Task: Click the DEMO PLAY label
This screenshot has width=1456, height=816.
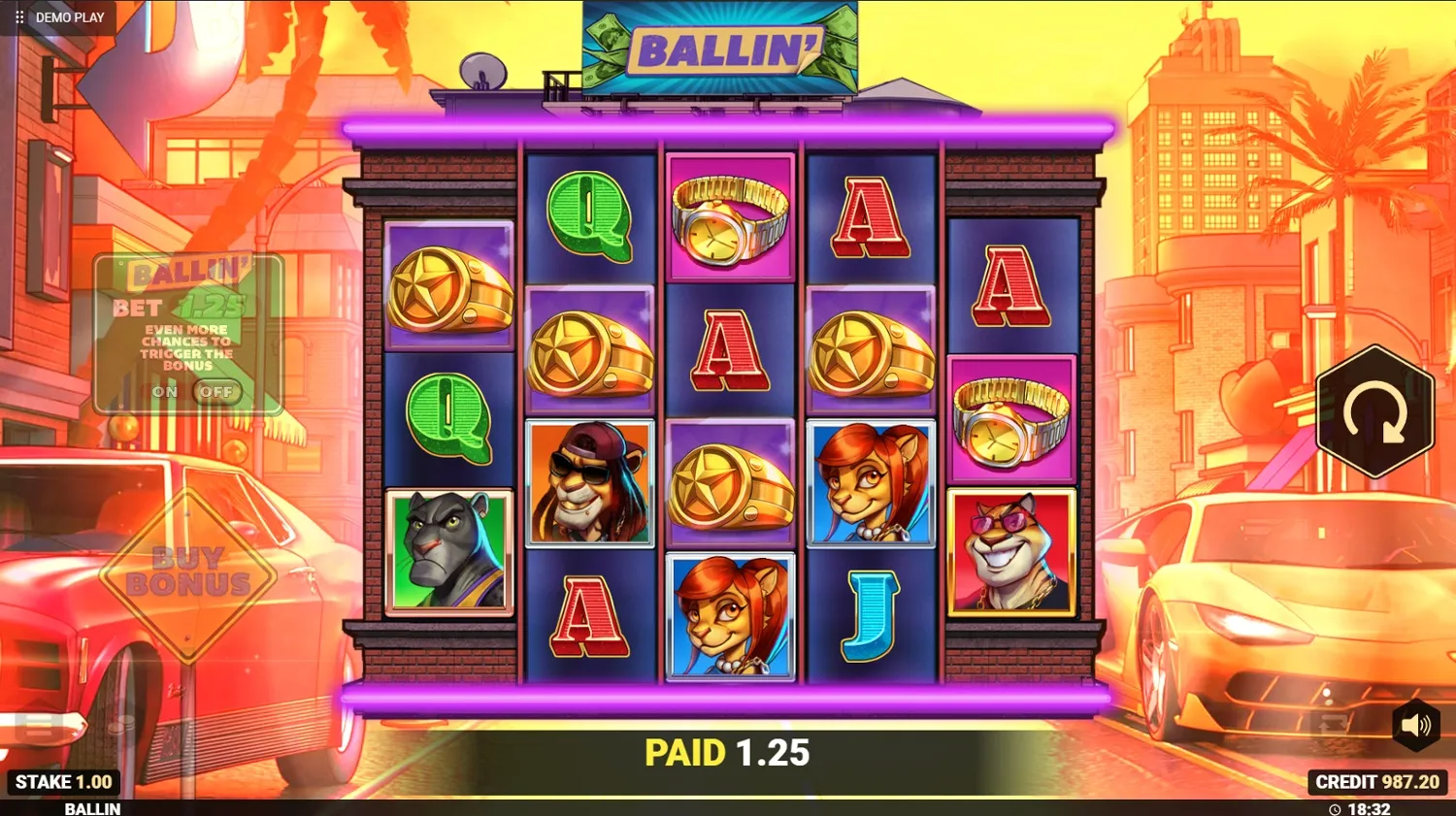Action: click(x=68, y=16)
